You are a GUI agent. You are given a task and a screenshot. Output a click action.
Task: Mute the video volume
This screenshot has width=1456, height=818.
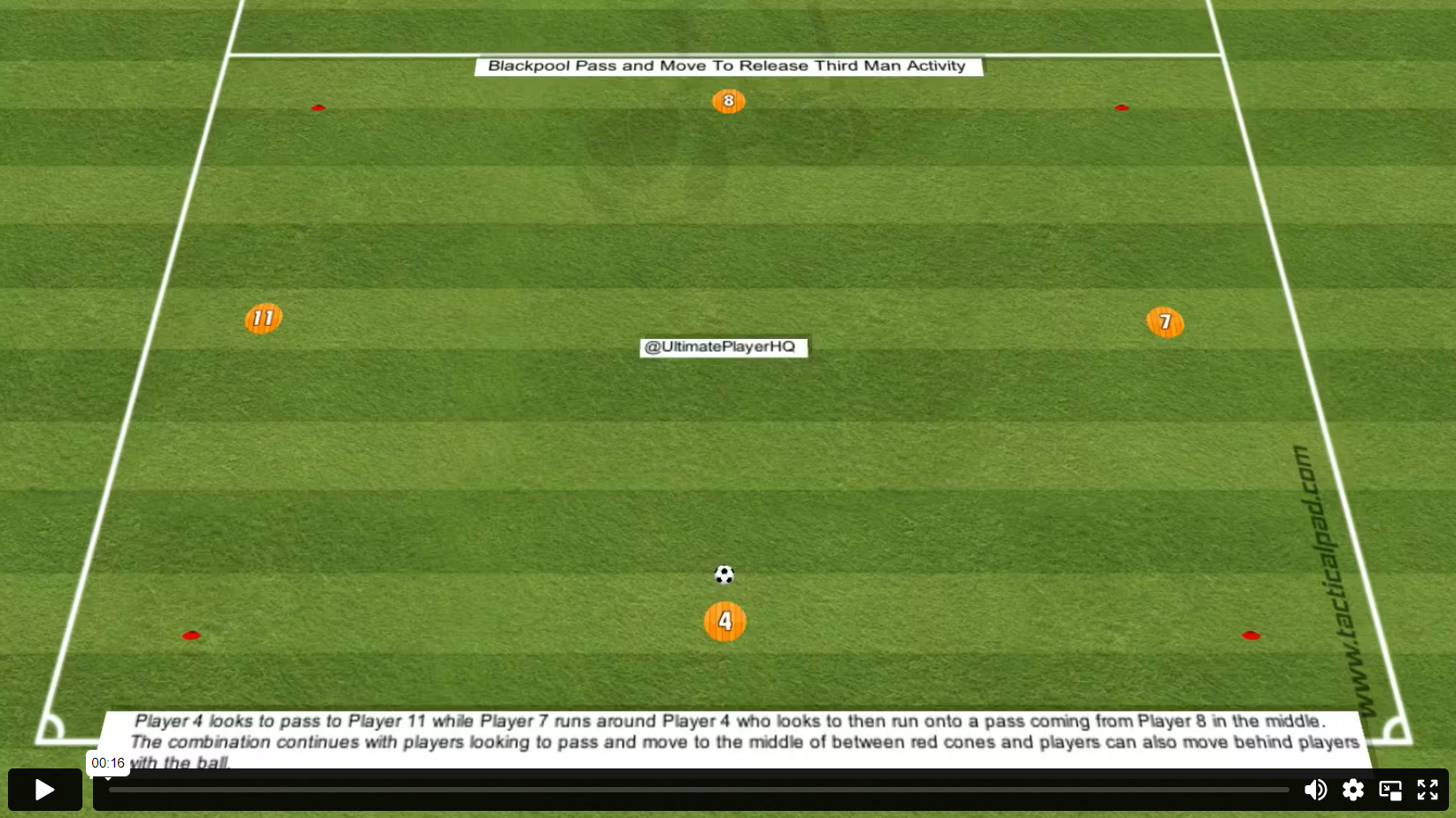tap(1316, 789)
